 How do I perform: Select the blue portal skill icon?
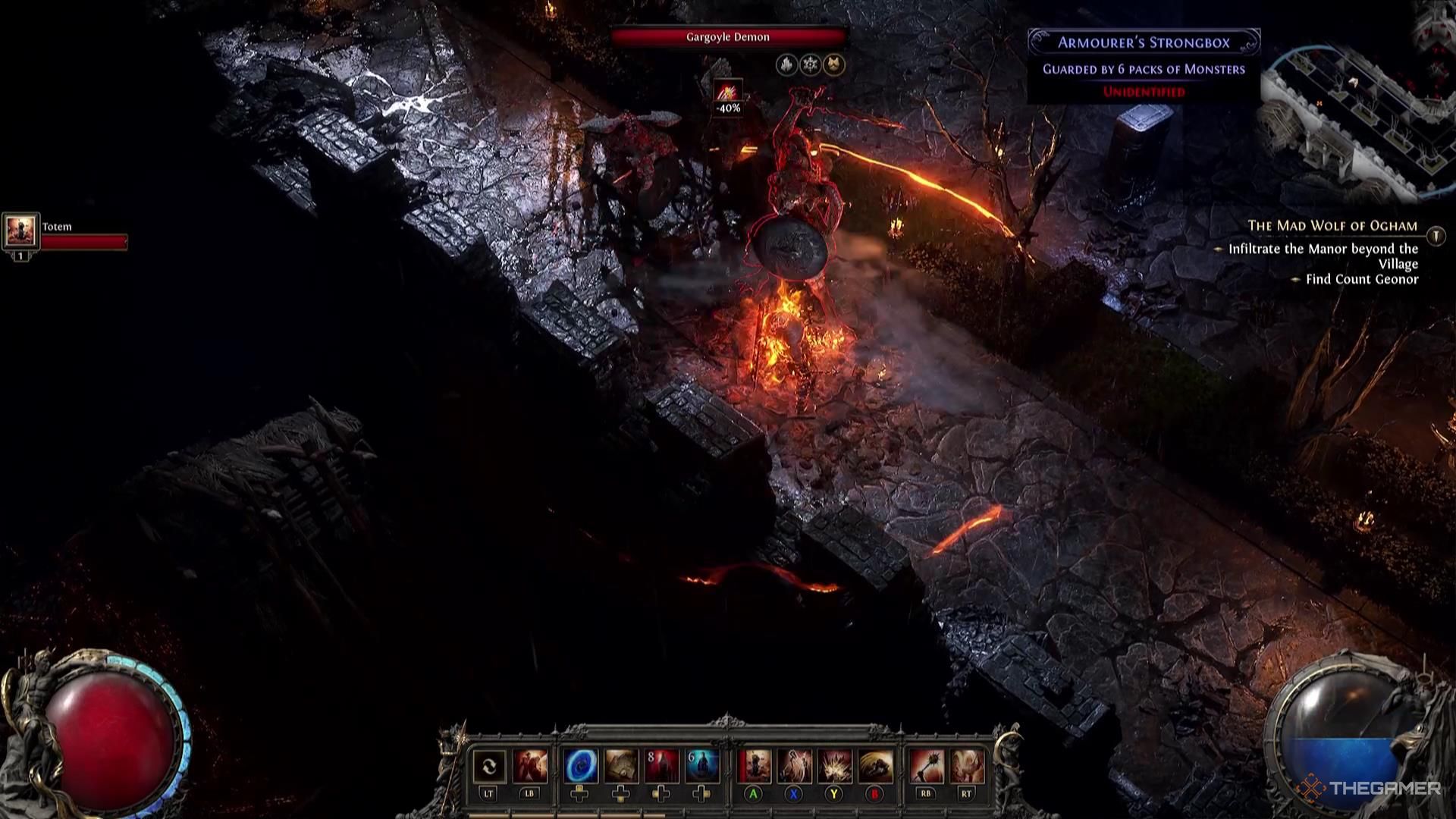click(x=580, y=767)
